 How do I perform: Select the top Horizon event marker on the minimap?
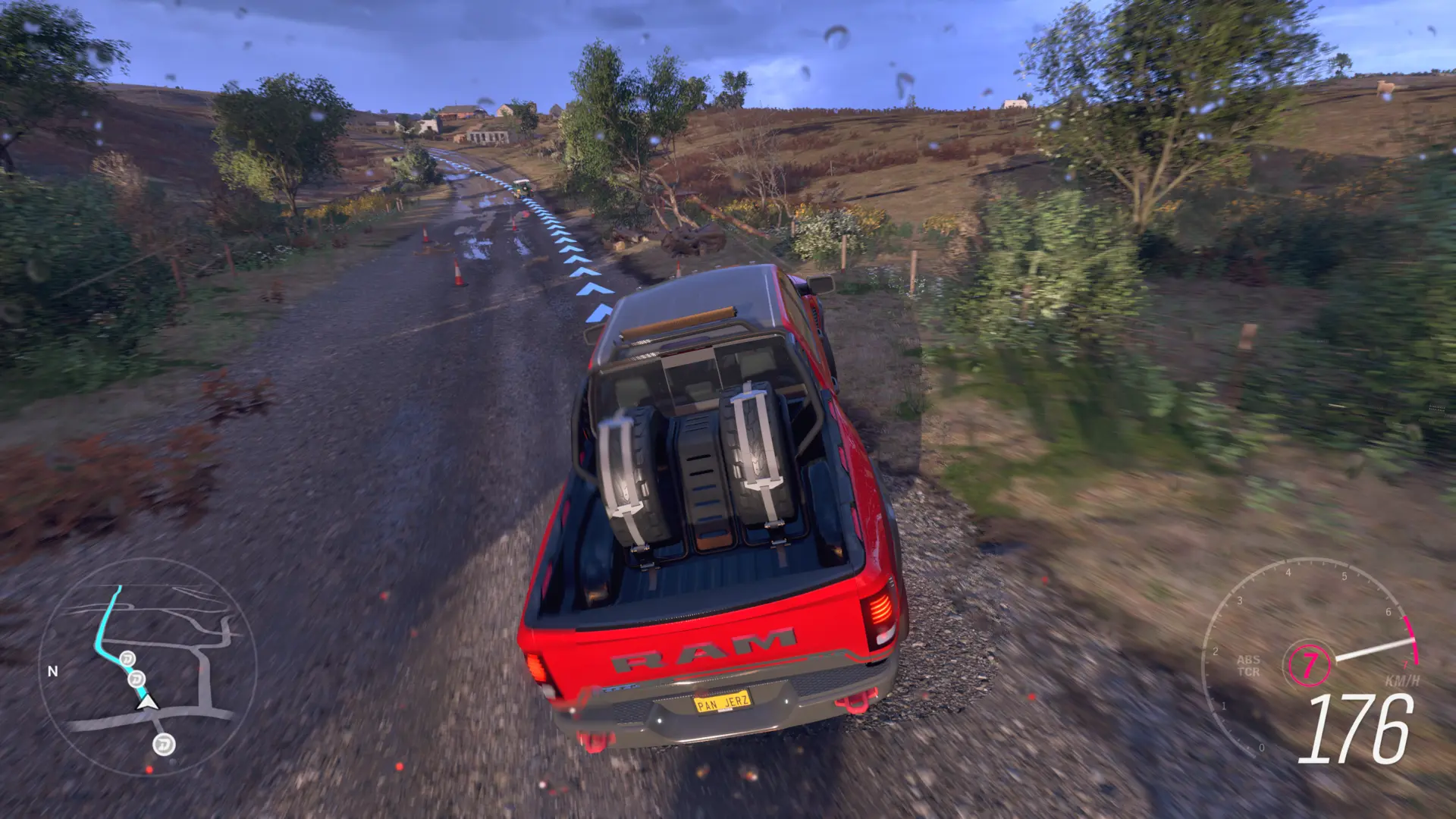[x=127, y=659]
